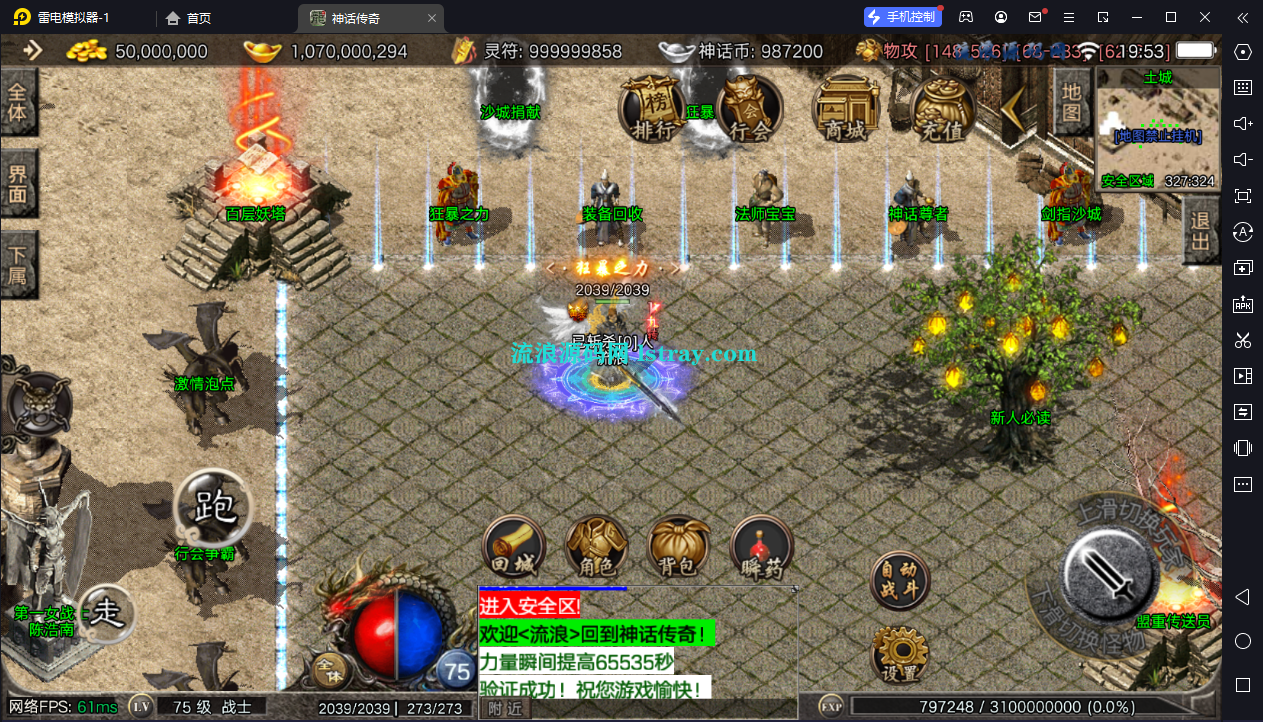Use the 回城 return-to-town scroll
Screen dimensions: 1263x722
coord(515,548)
